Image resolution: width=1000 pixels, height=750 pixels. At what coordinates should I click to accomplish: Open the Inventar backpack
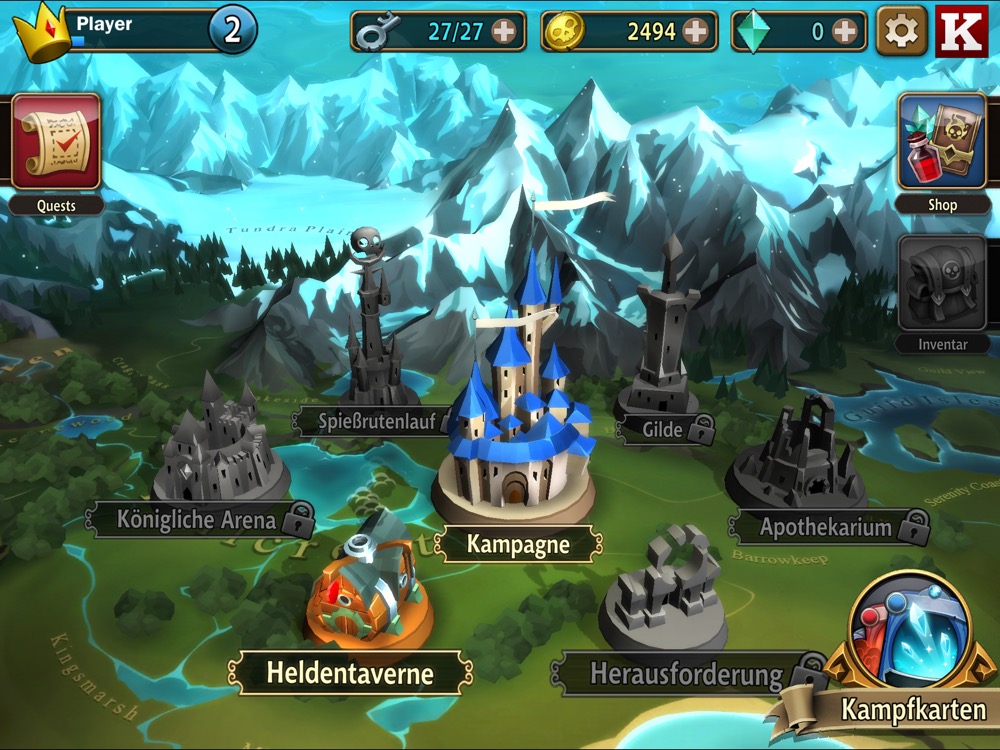(941, 284)
